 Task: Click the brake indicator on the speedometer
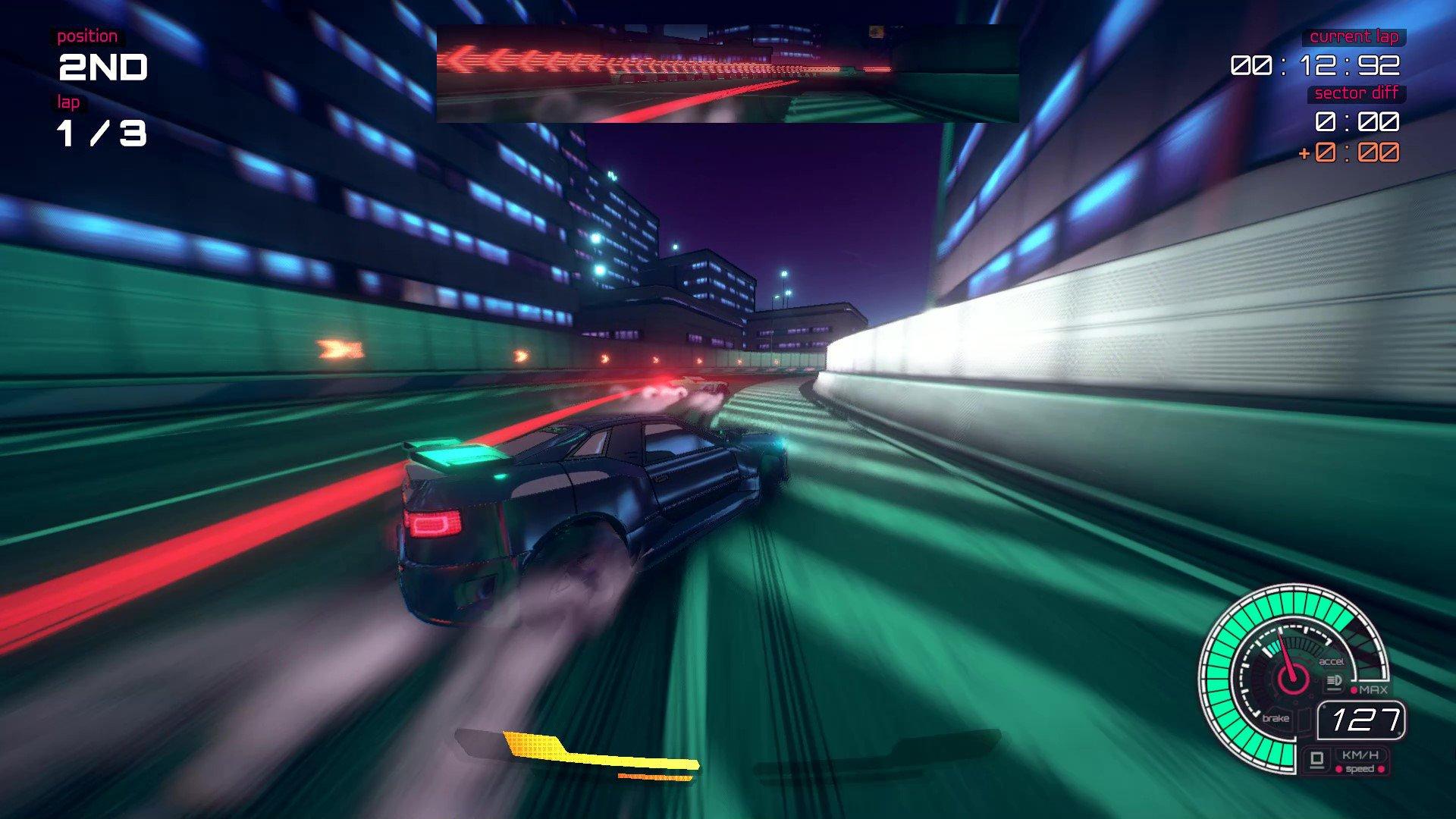(1276, 718)
